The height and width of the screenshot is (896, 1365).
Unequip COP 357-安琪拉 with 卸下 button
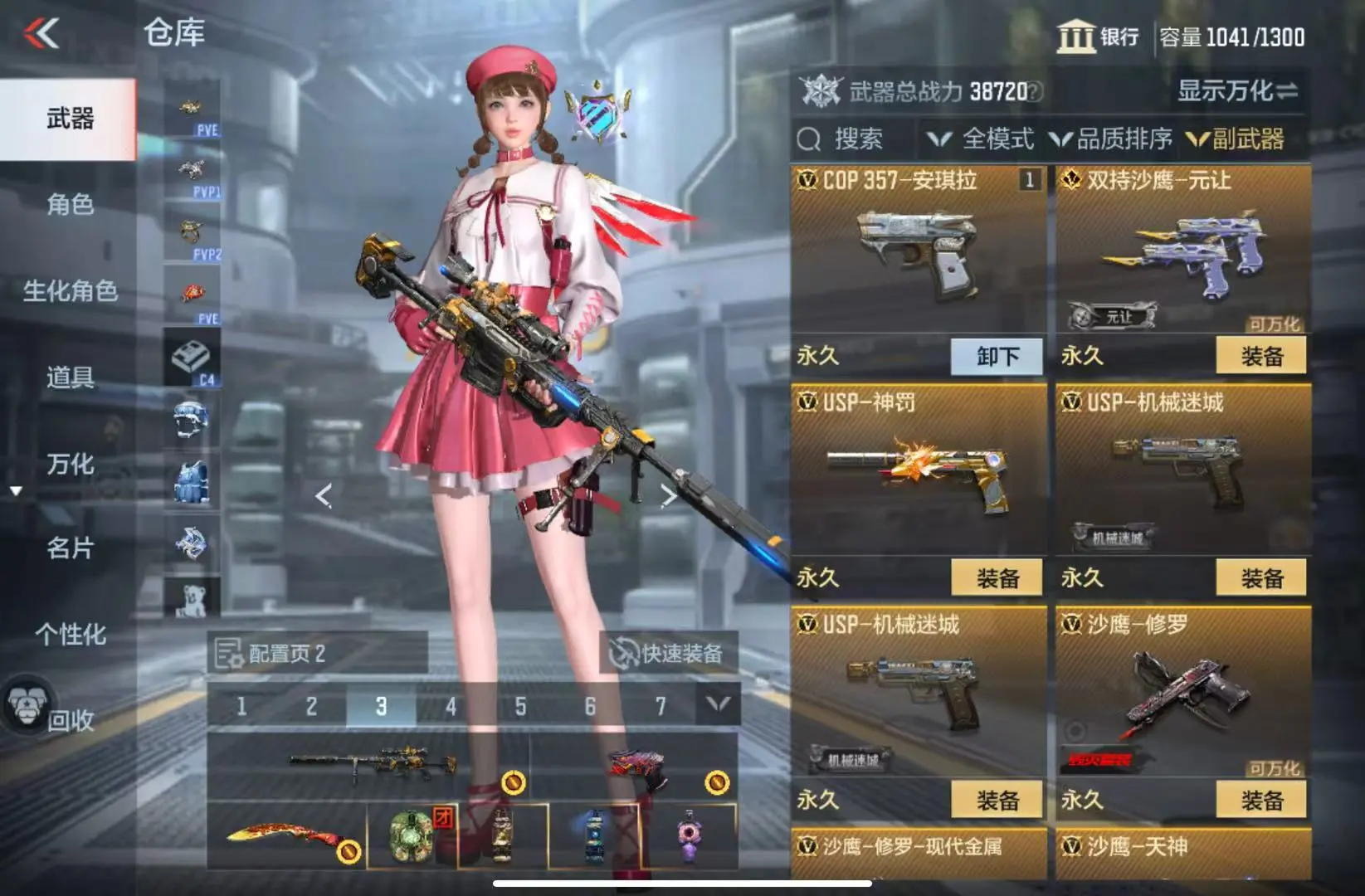(x=997, y=357)
